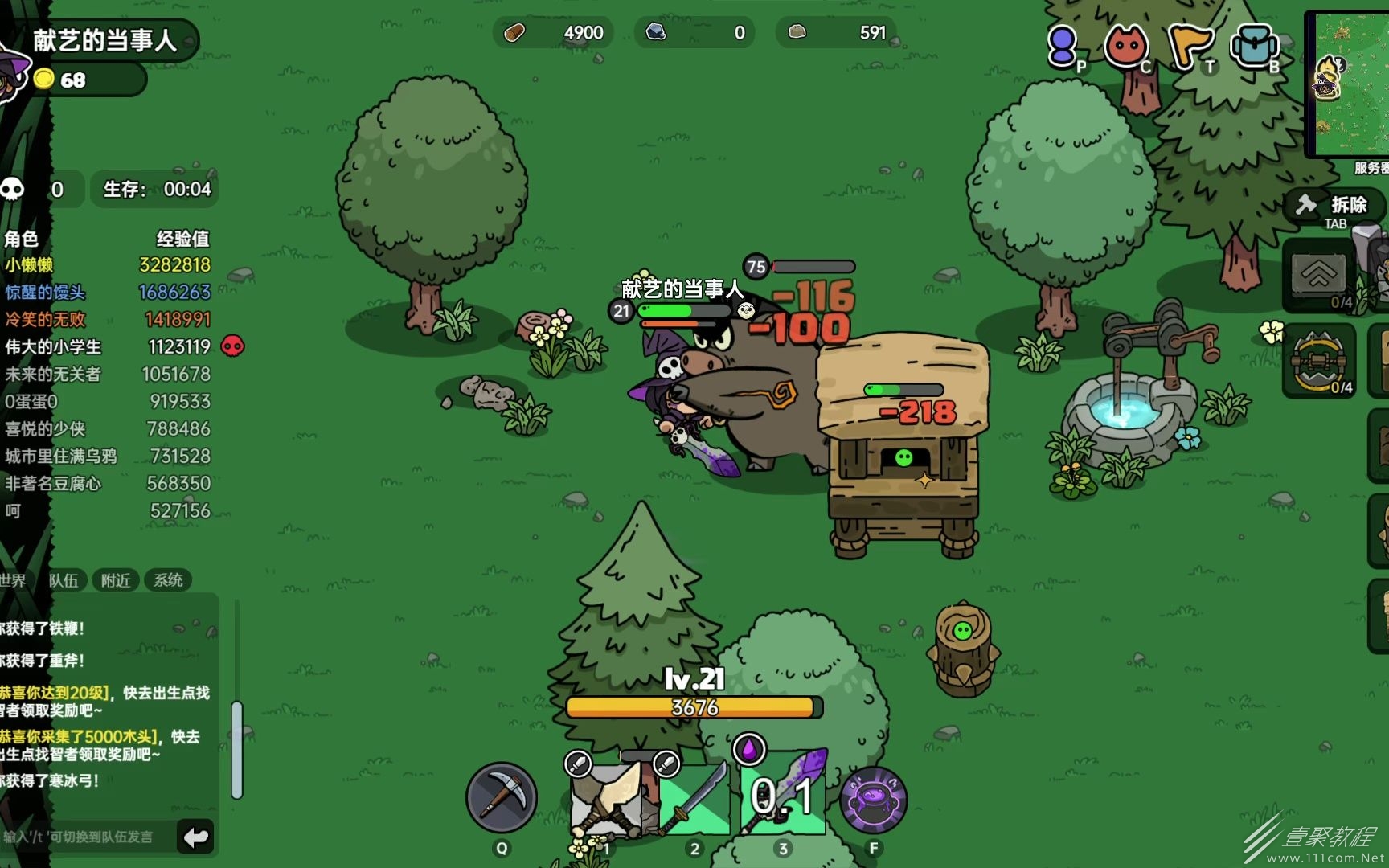Open the yellow flag team menu
The image size is (1389, 868).
tap(1189, 46)
